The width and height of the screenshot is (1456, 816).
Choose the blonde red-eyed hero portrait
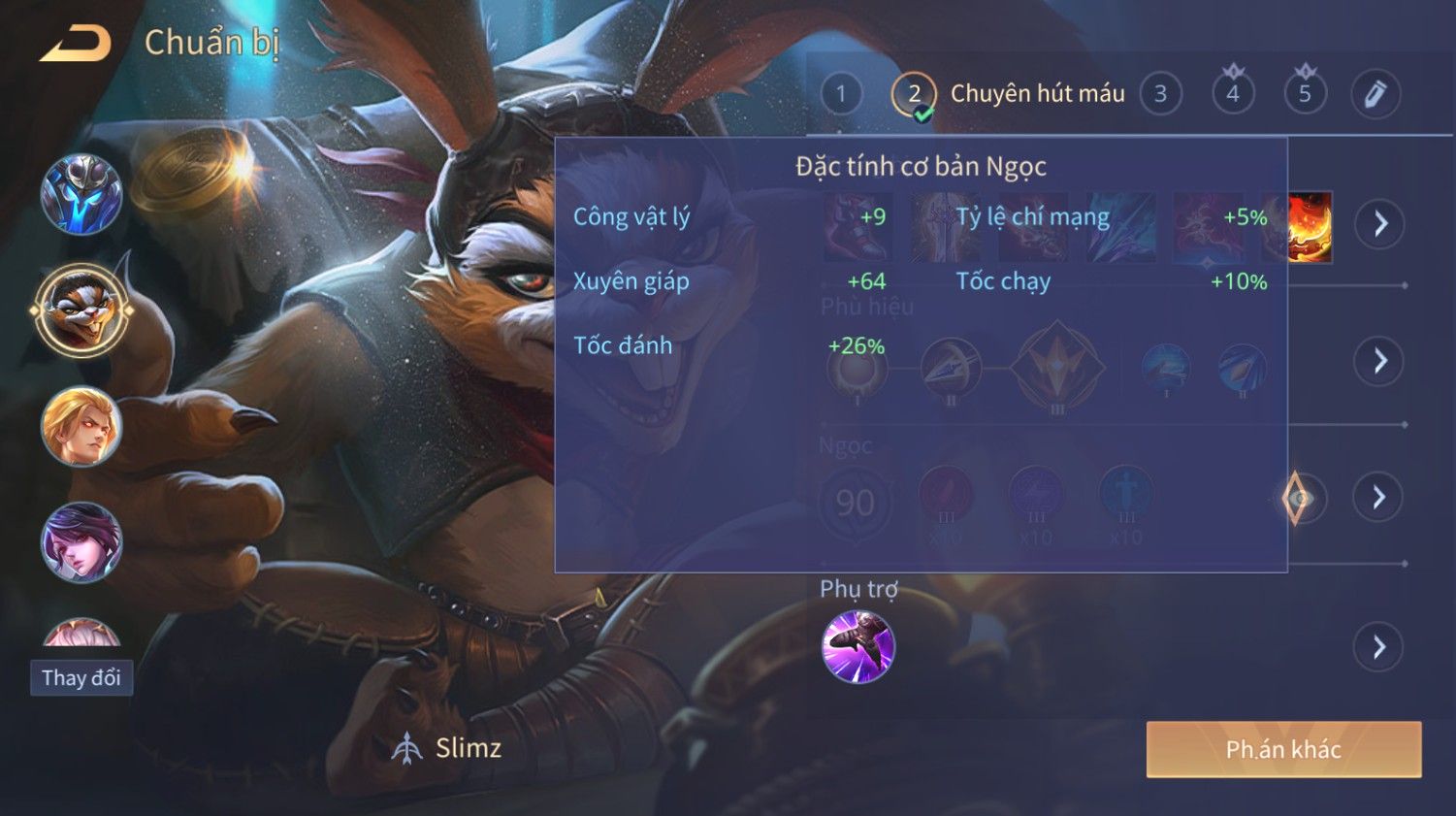(81, 426)
